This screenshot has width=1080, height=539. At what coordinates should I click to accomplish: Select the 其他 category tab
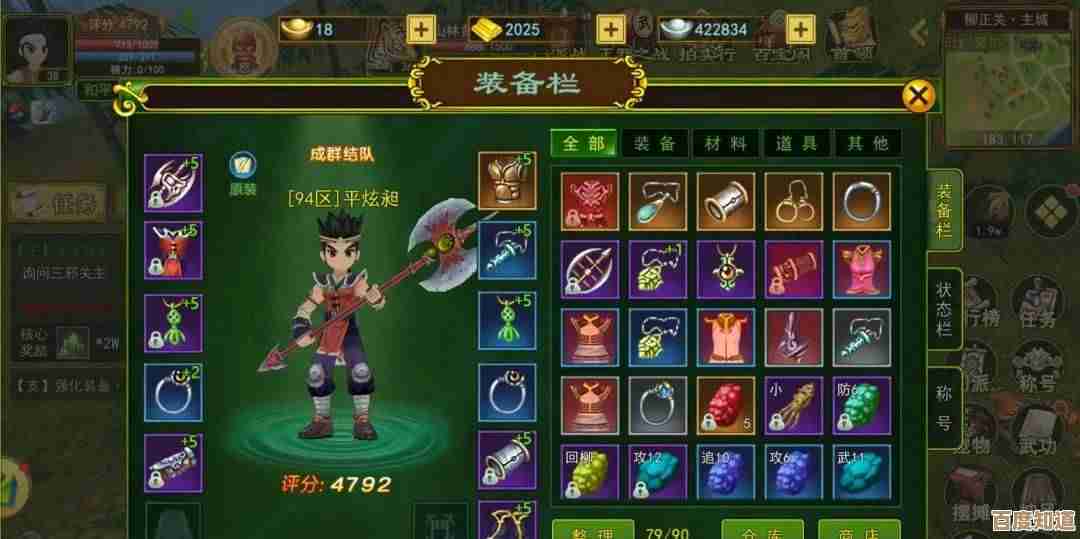(x=867, y=143)
